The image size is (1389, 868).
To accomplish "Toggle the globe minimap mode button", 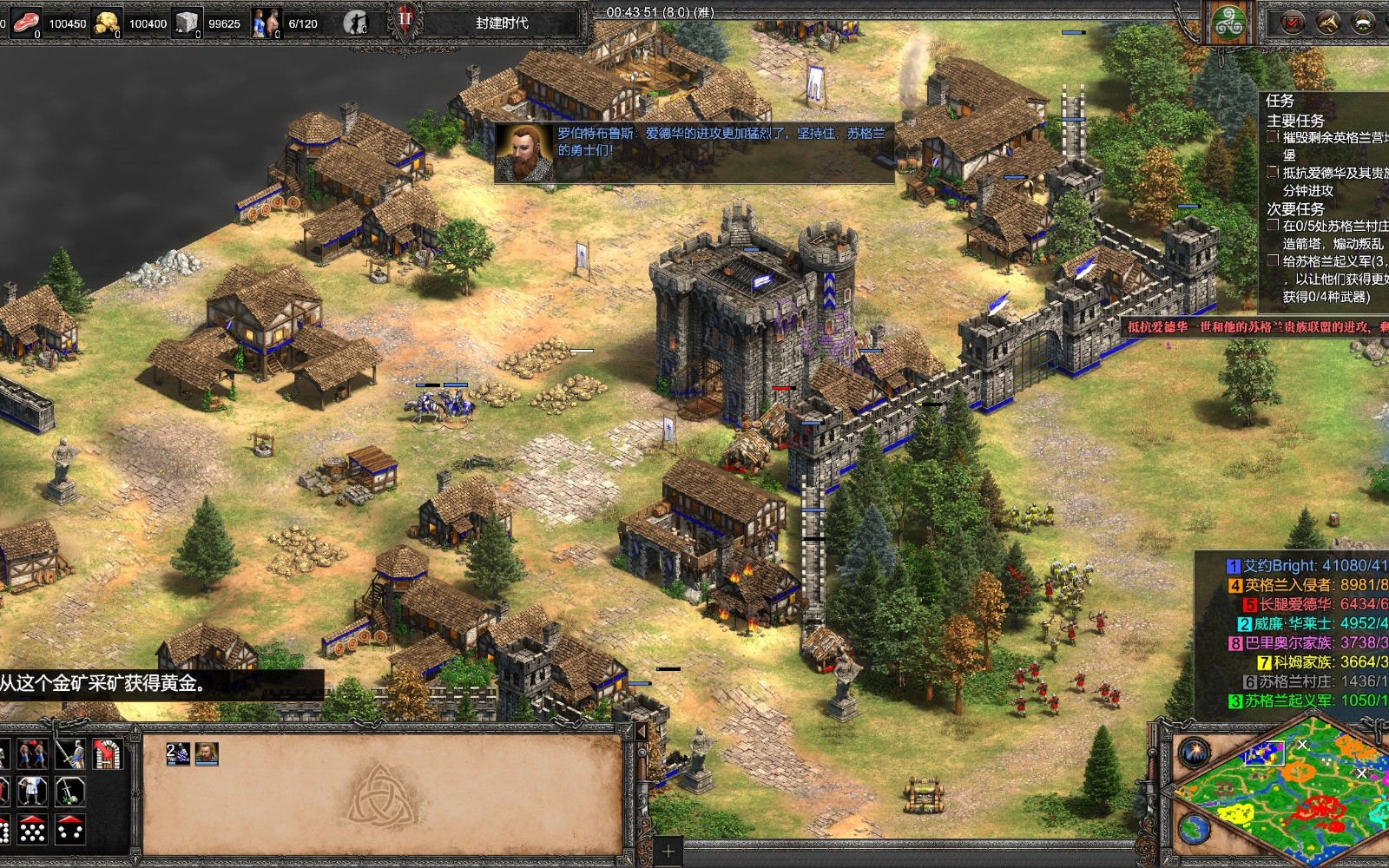I will point(1194,827).
